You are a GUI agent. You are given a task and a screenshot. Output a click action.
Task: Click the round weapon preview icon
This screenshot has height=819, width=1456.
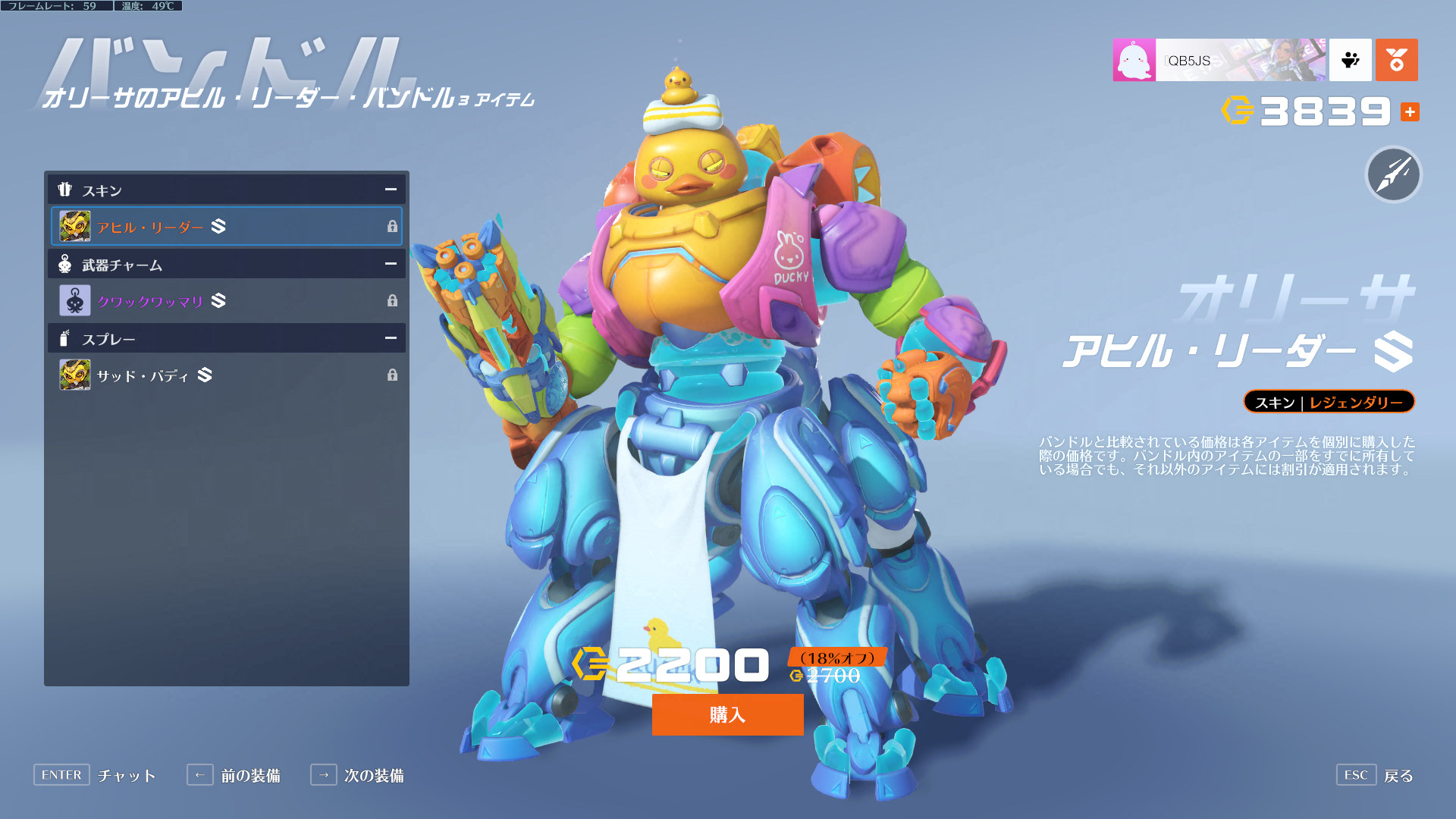point(1393,174)
